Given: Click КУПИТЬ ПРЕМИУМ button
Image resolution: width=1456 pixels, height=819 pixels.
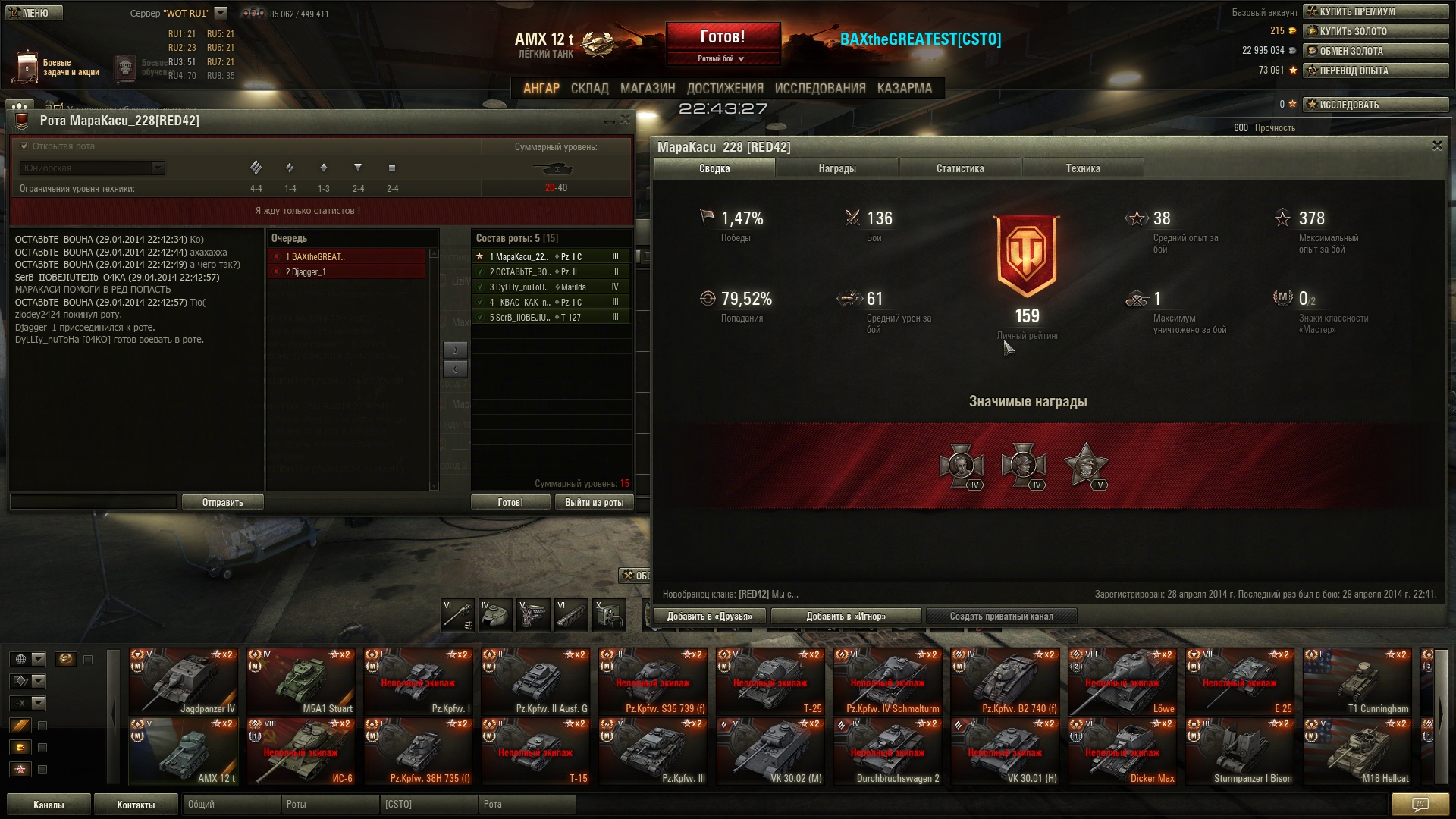Looking at the screenshot, I should 1376,11.
